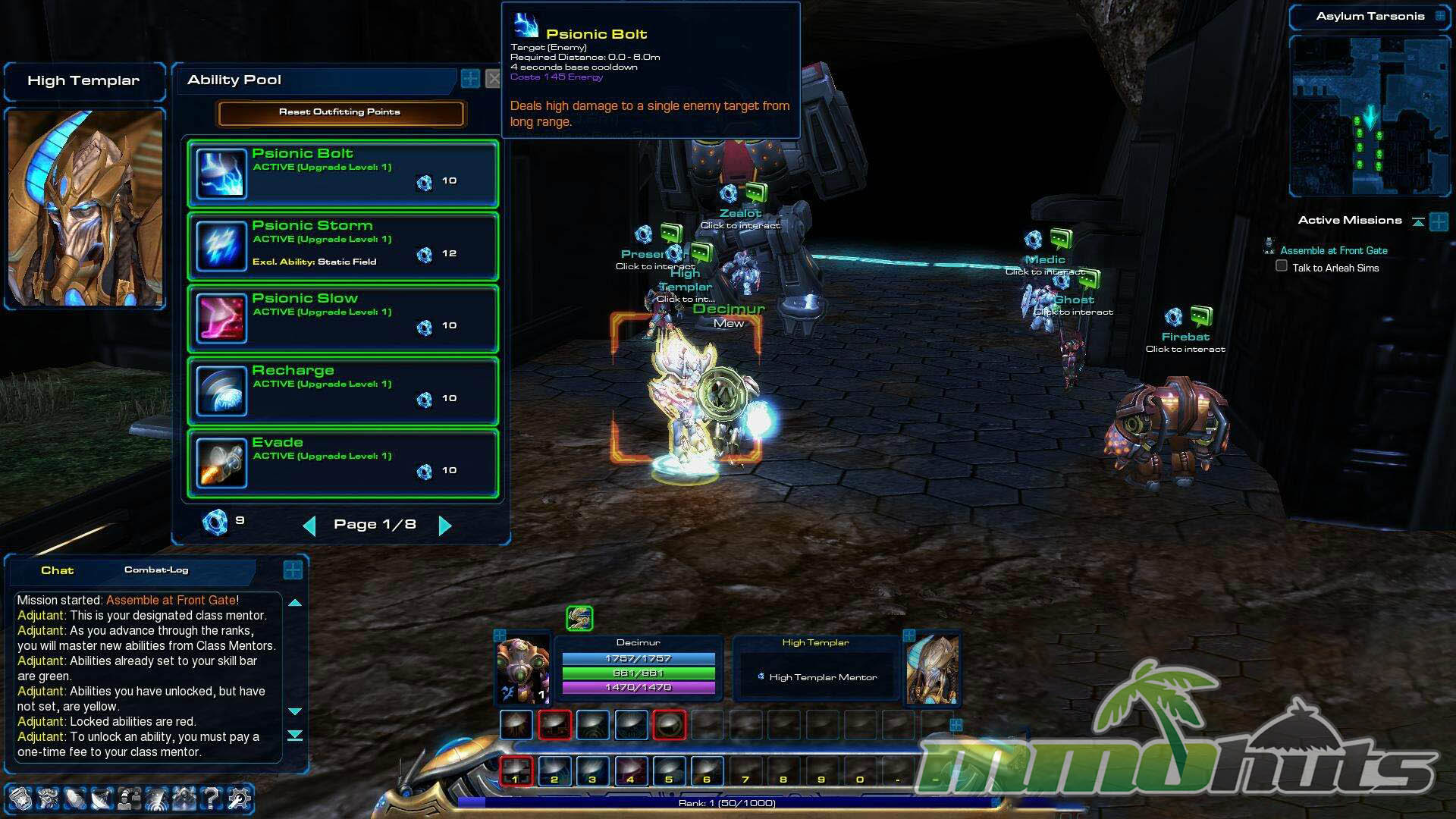The height and width of the screenshot is (819, 1456).
Task: Go to next Ability Pool page
Action: 445,525
